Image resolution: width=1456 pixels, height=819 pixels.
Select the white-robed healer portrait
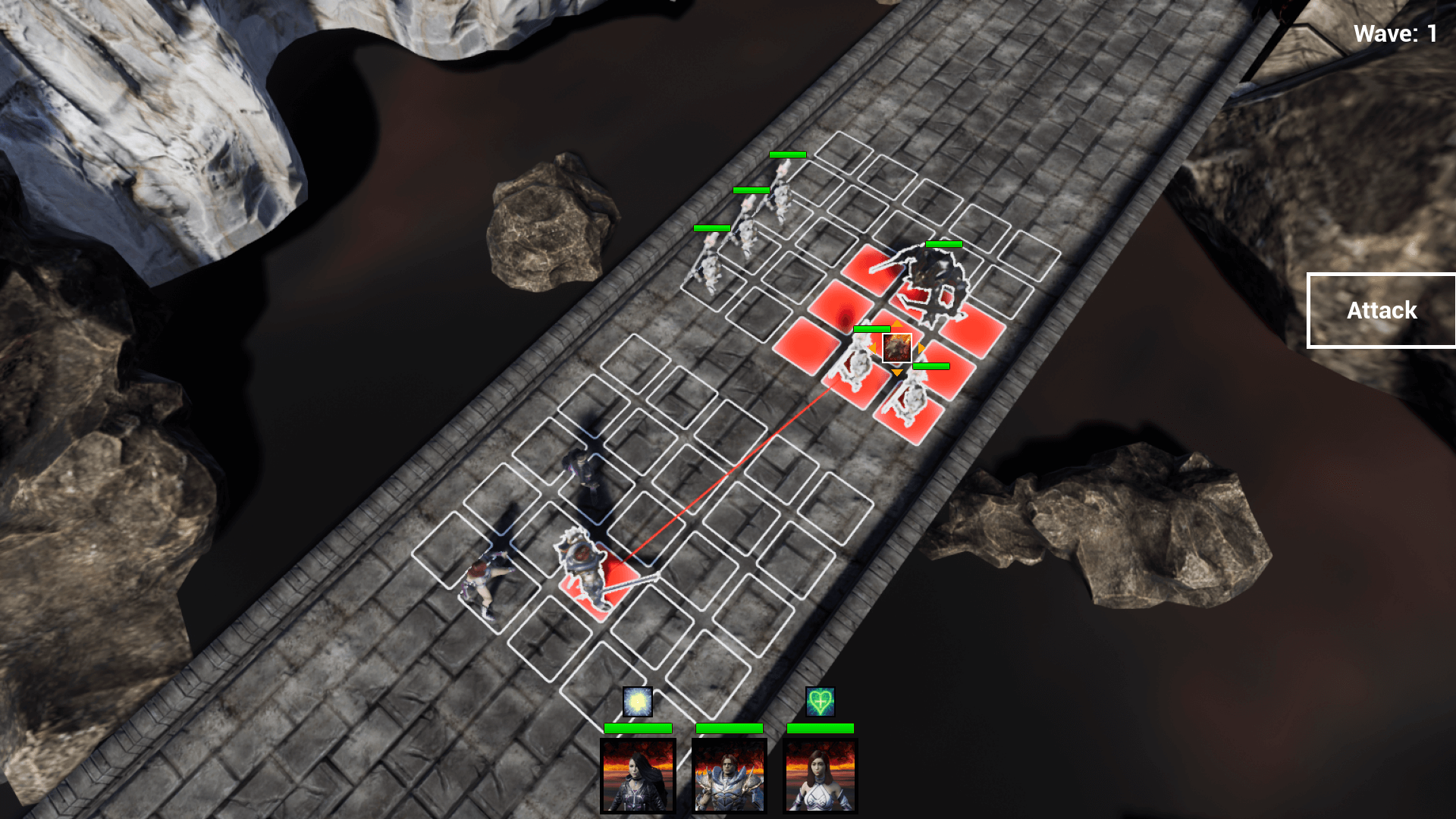point(820,776)
